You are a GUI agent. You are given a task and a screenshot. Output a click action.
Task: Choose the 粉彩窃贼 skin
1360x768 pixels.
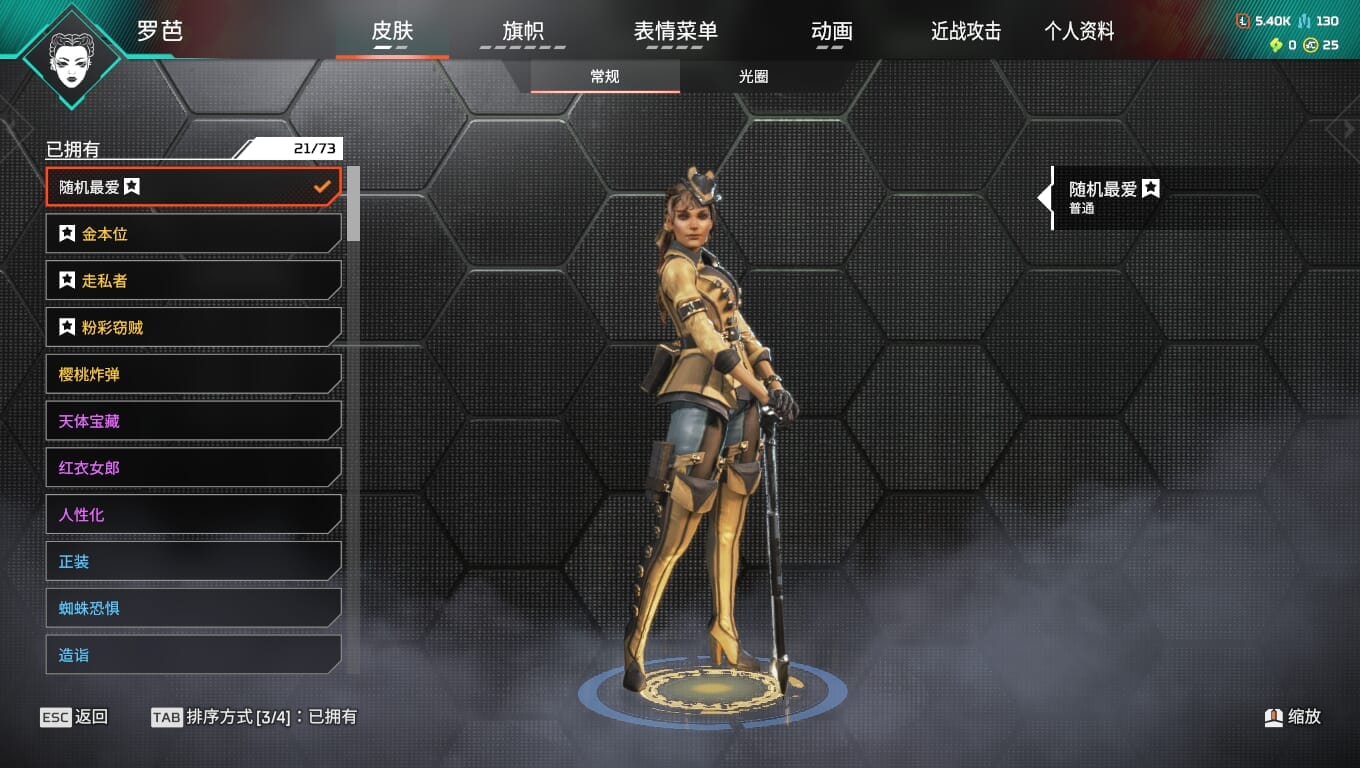pyautogui.click(x=193, y=328)
